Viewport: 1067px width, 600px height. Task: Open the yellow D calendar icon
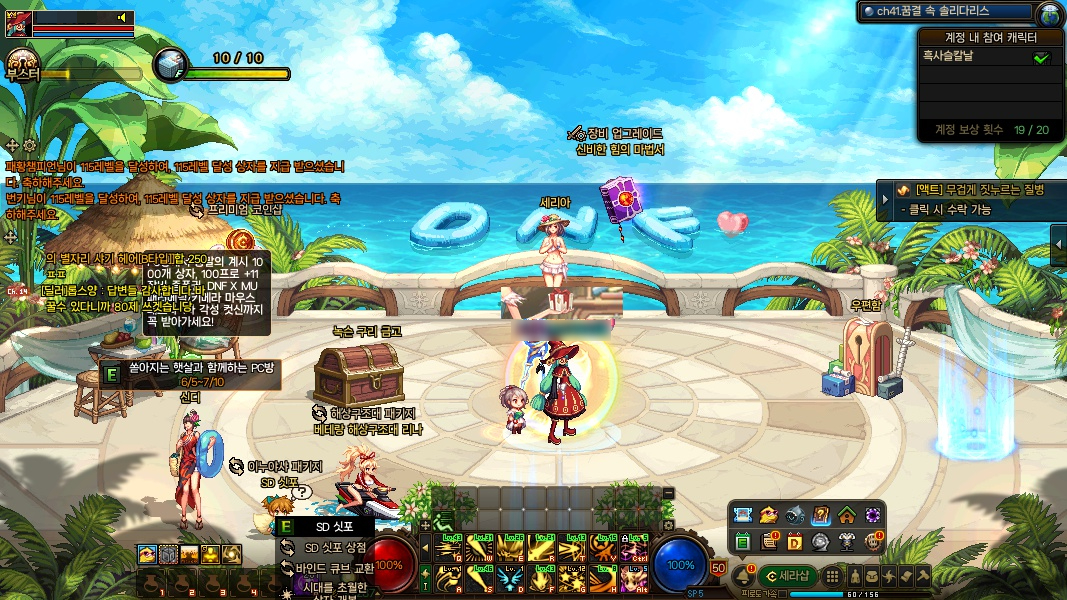[794, 541]
